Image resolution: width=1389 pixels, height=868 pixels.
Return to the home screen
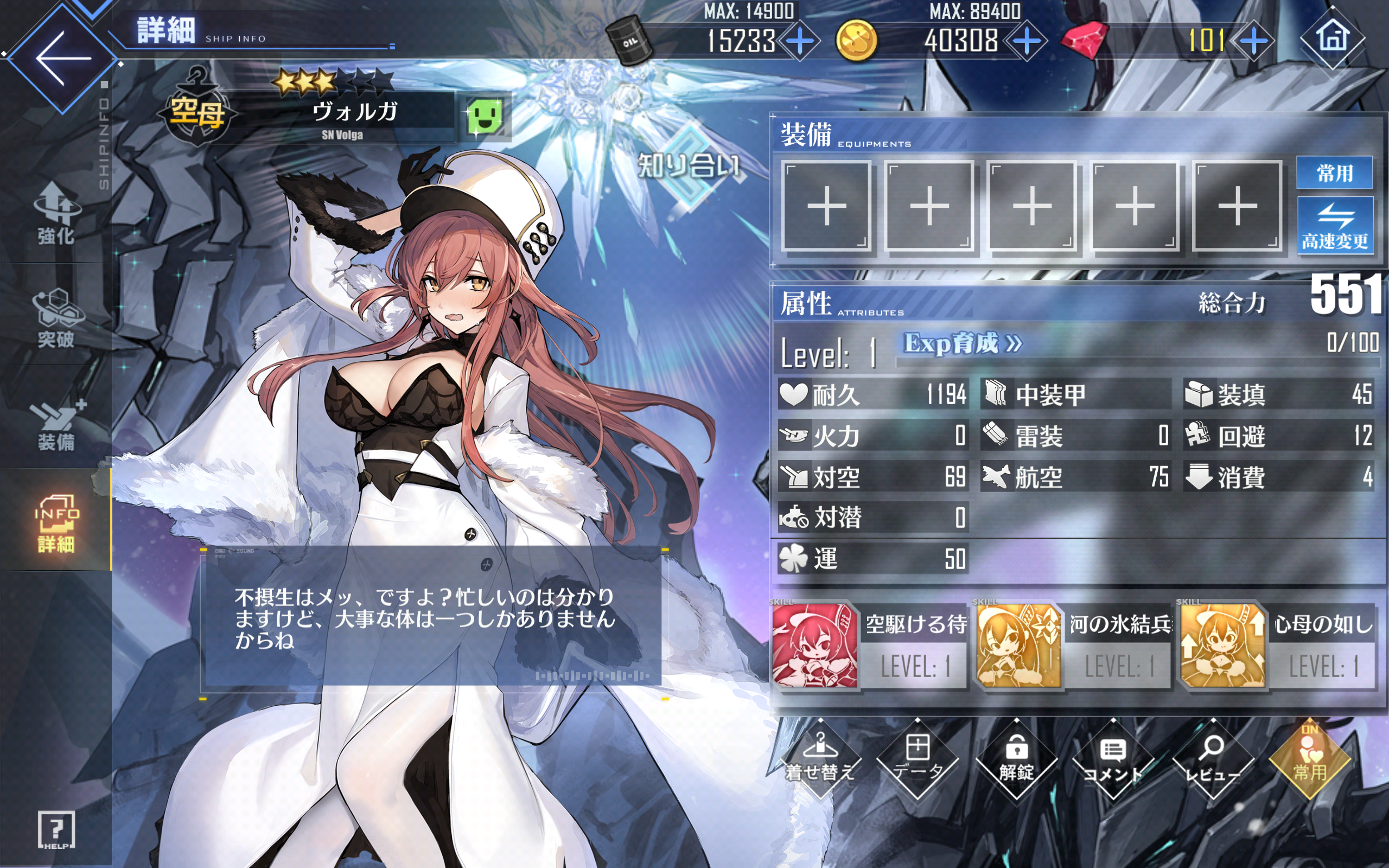1332,38
